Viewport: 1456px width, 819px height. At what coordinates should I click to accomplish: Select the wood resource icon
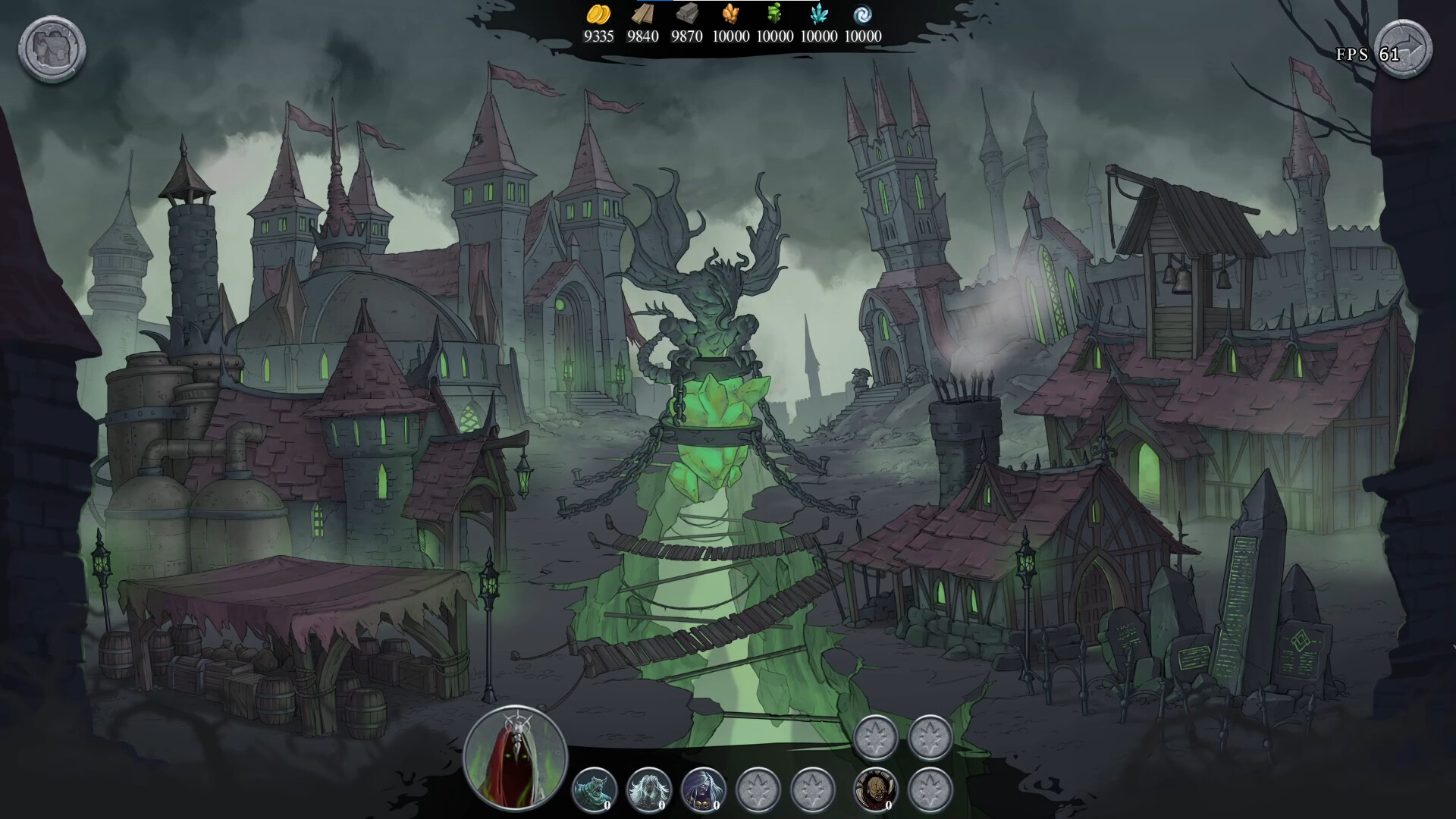coord(642,15)
